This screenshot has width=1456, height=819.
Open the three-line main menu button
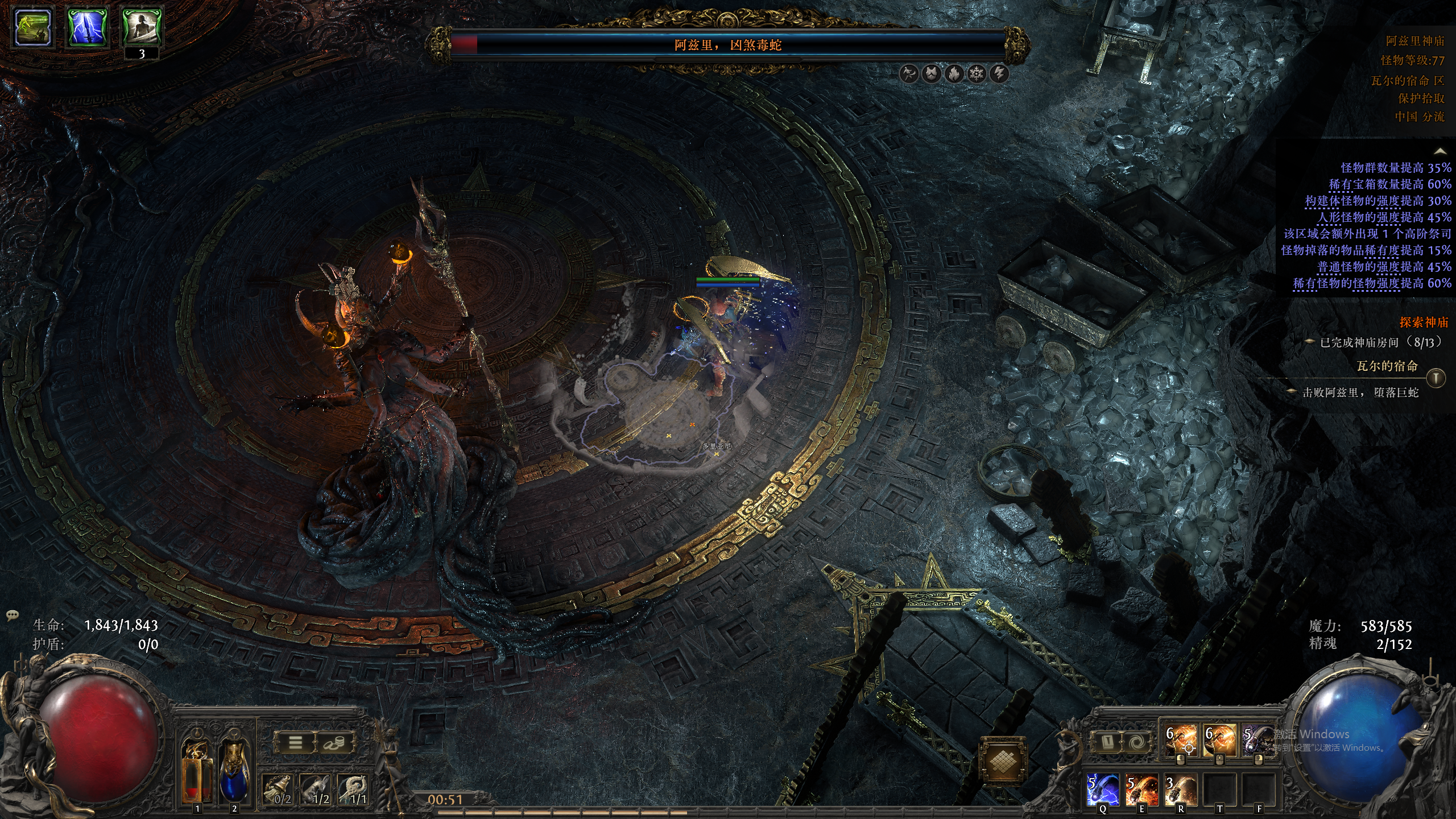click(295, 742)
